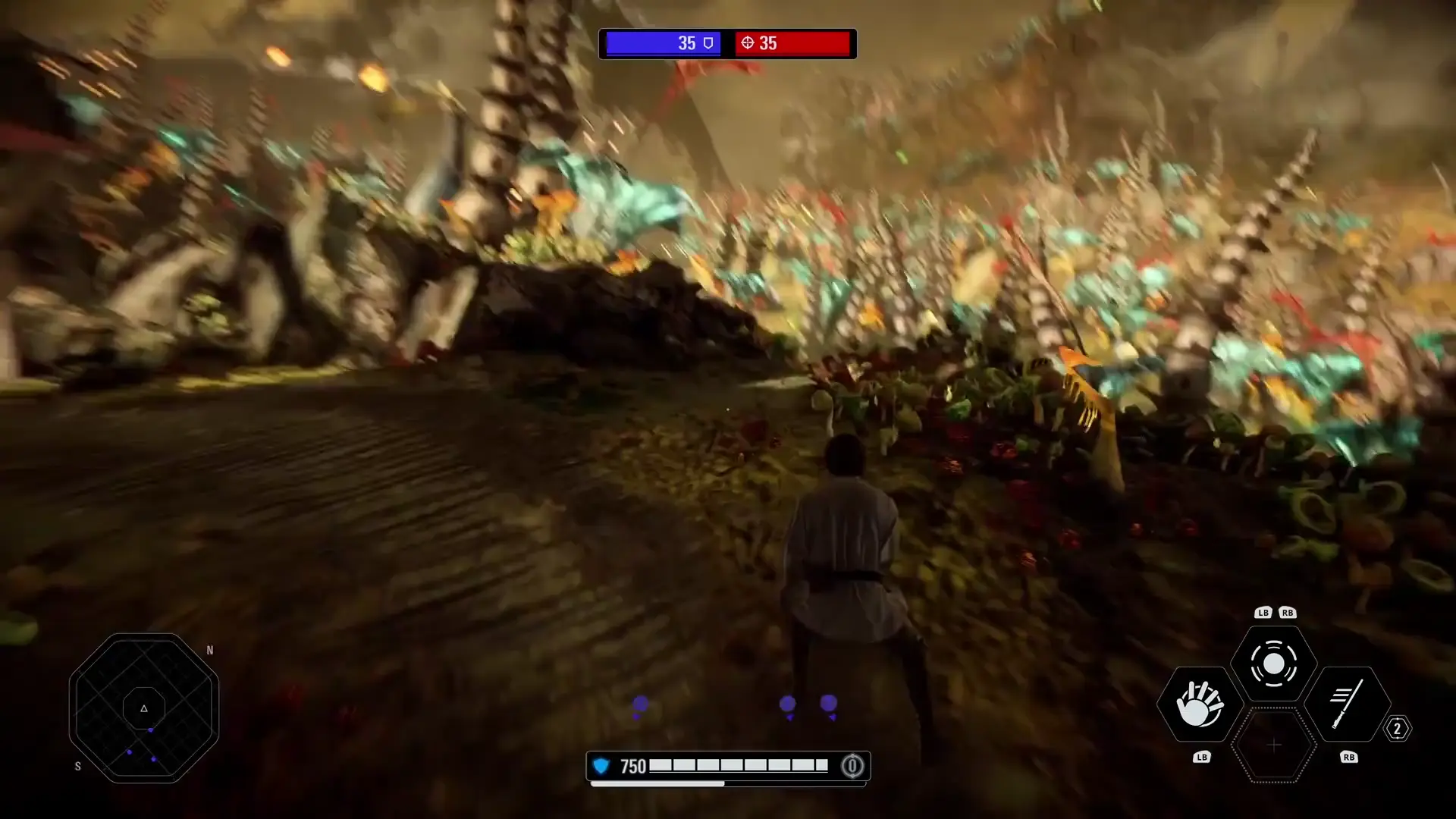Screen dimensions: 1456x819
Task: Open the battle points circle icon
Action: [855, 766]
